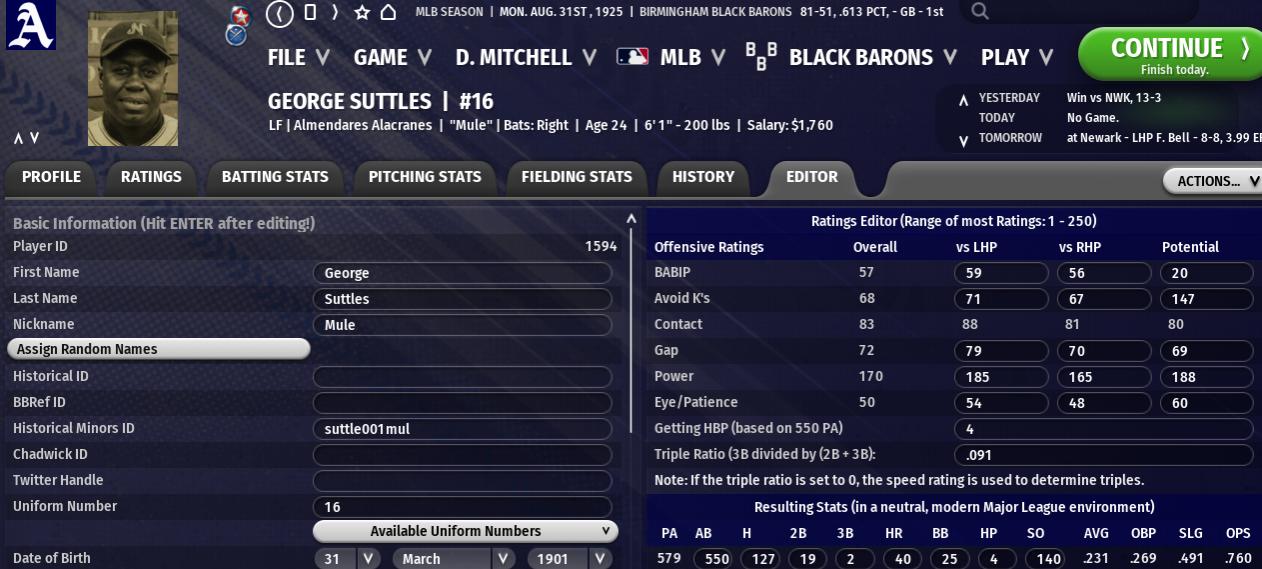Expand the Actions dropdown

(x=1212, y=181)
